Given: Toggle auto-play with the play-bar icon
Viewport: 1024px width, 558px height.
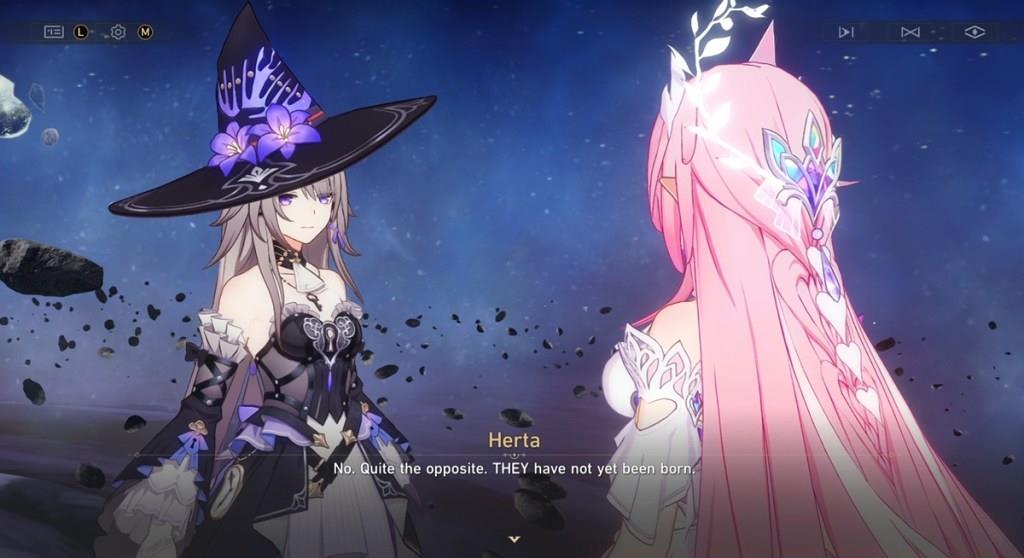Looking at the screenshot, I should pos(846,32).
